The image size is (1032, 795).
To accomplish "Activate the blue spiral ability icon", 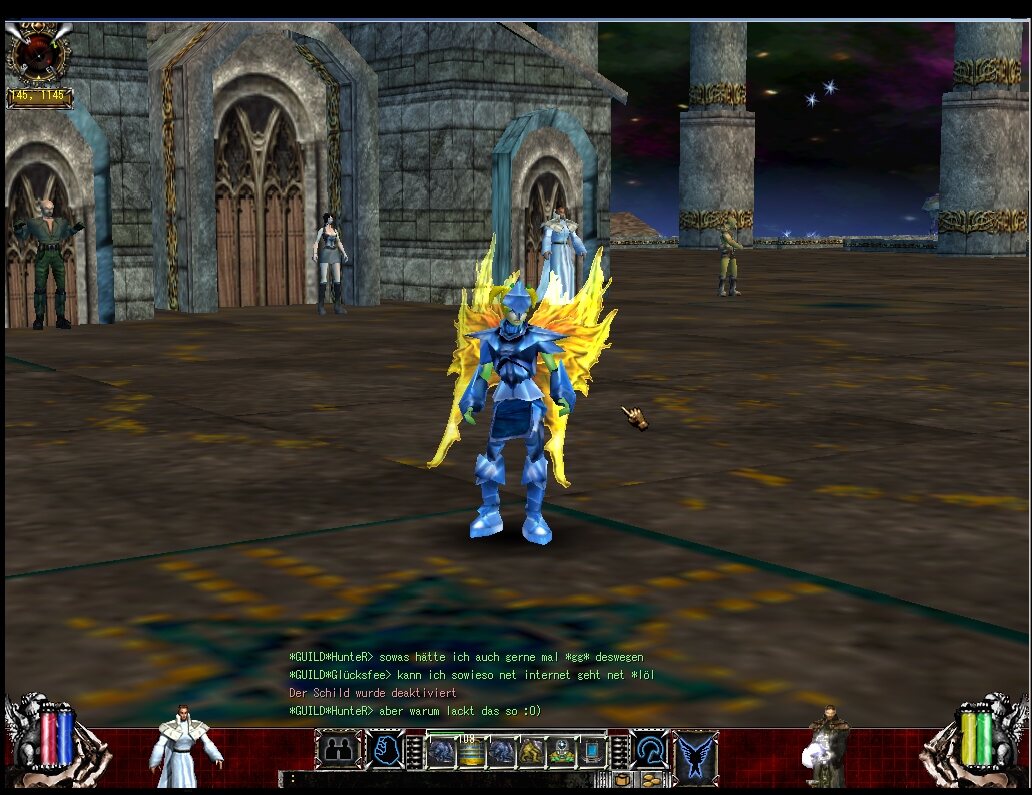I will [x=650, y=749].
